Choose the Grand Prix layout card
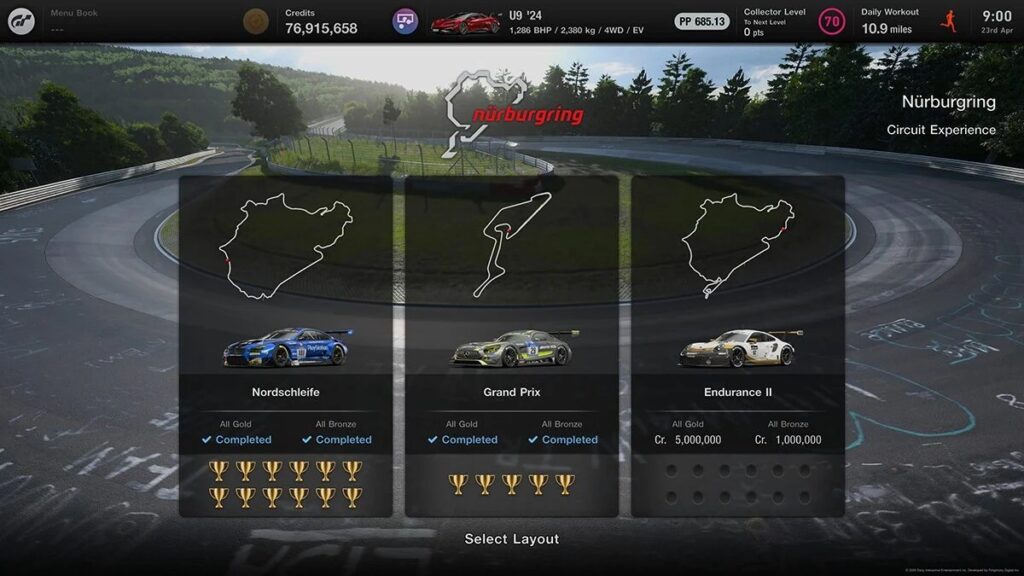Viewport: 1024px width, 576px height. click(511, 346)
